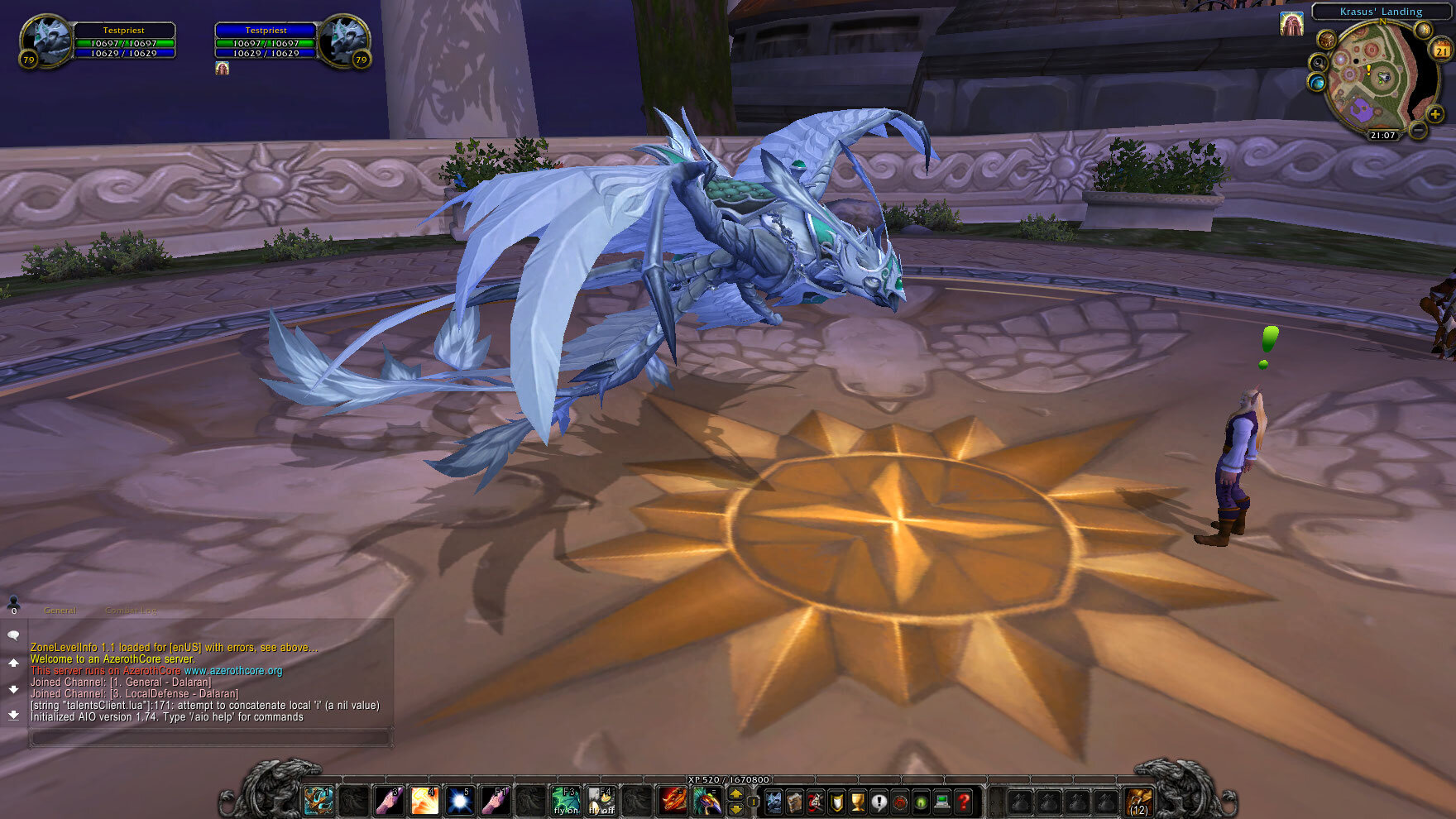Select the General chat tab
Image resolution: width=1456 pixels, height=819 pixels.
60,610
